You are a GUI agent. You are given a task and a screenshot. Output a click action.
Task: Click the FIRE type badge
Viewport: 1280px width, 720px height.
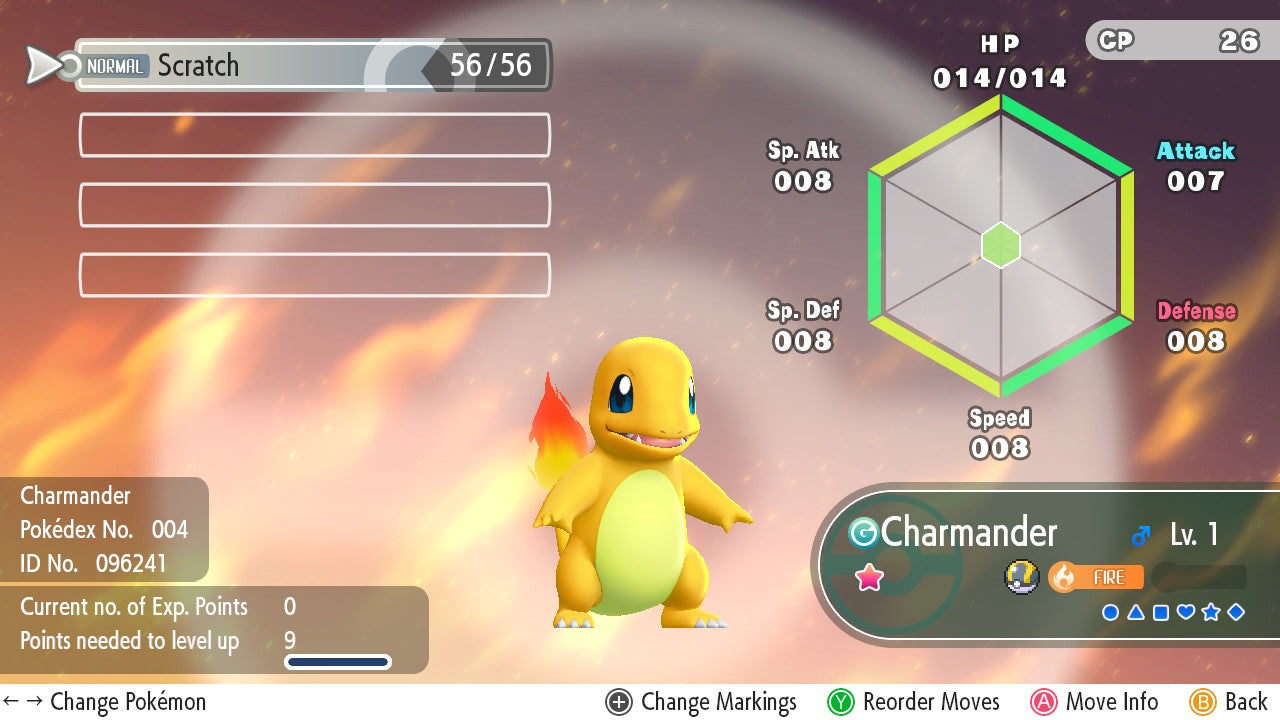click(x=1096, y=577)
